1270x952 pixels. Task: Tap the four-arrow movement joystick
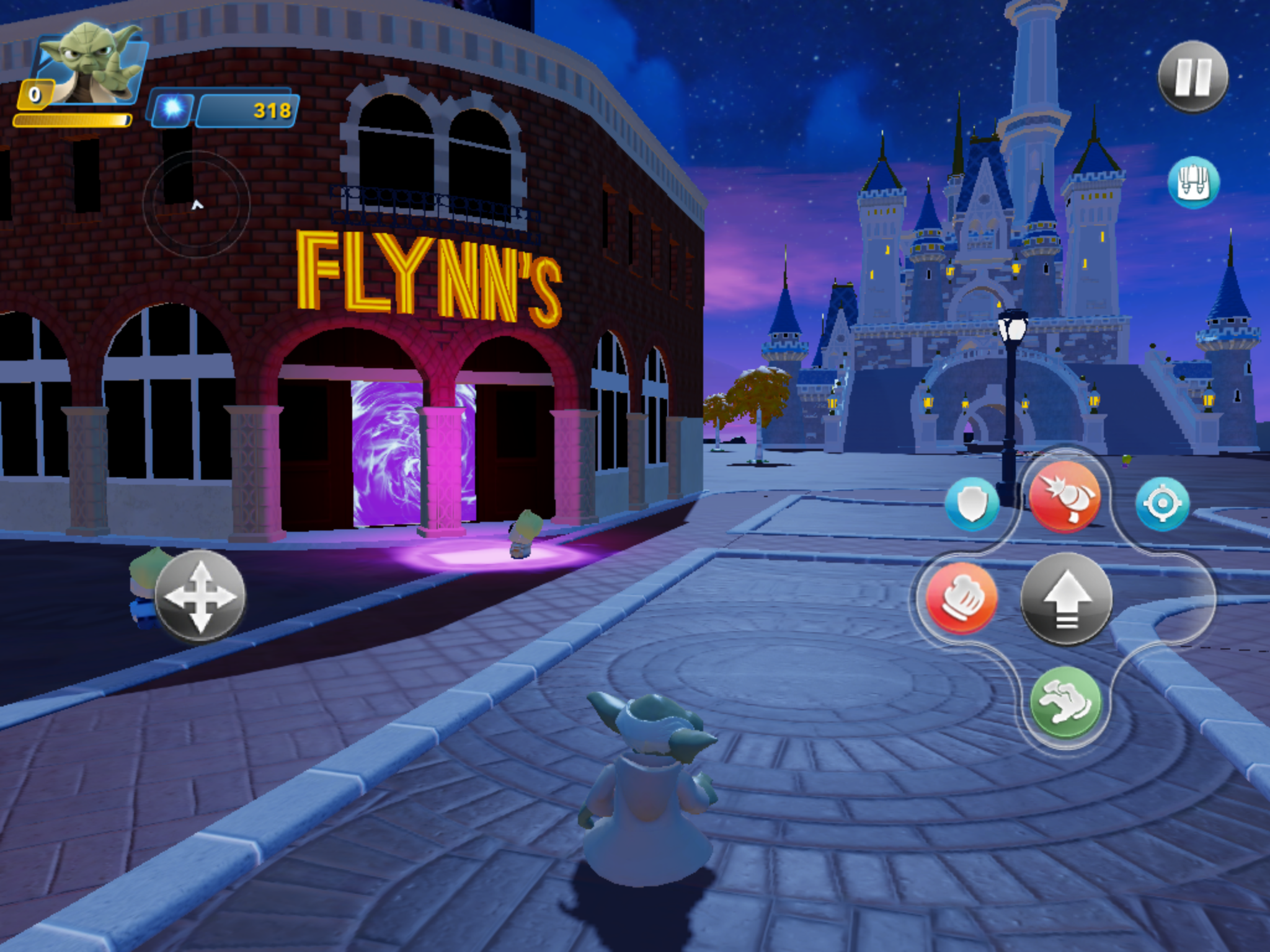tap(200, 596)
